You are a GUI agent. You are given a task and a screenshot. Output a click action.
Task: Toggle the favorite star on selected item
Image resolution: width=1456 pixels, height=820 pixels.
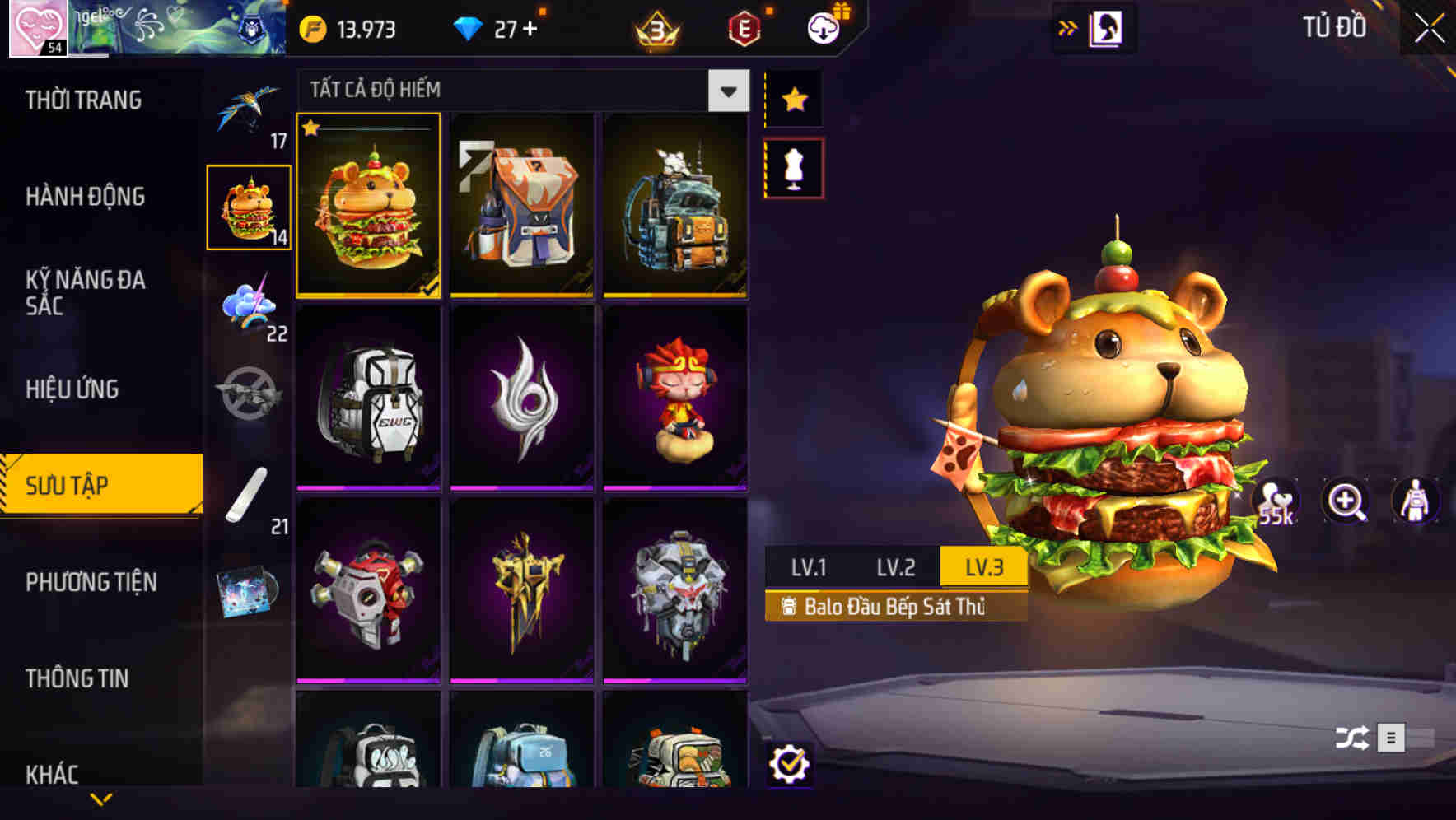(311, 128)
